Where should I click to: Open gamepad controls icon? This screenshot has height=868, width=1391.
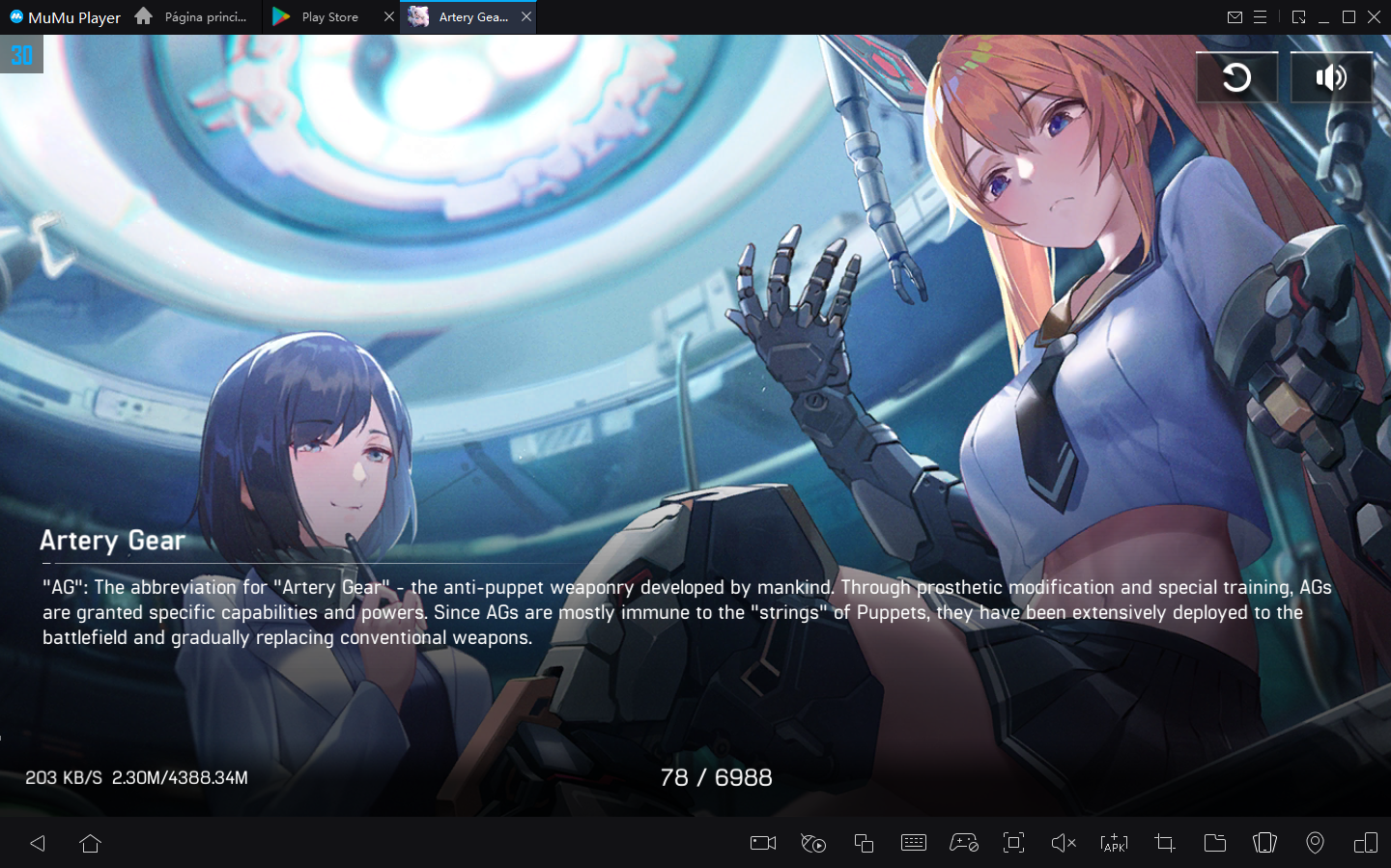(x=963, y=843)
